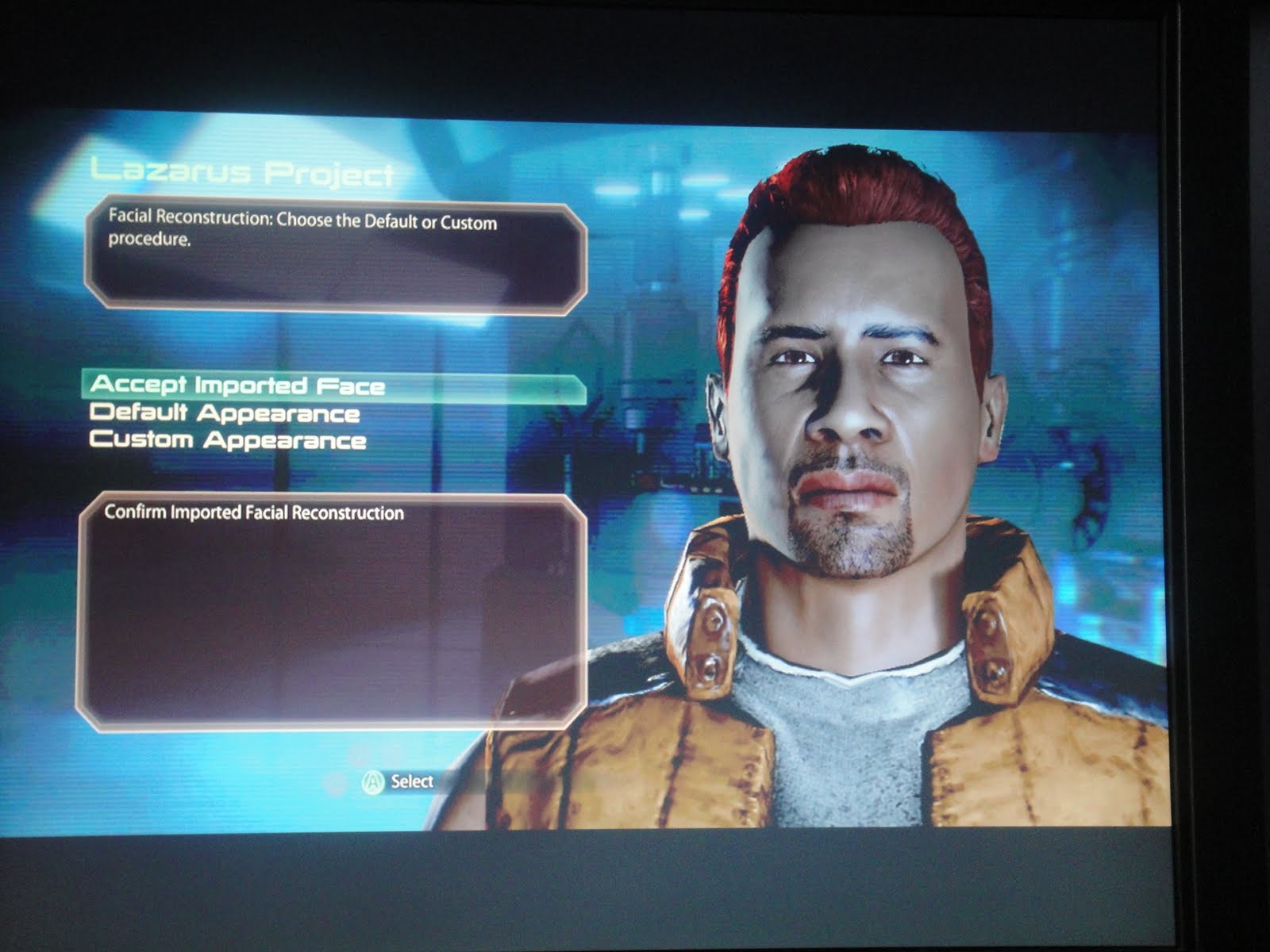Select the Default Appearance entry

tap(225, 413)
